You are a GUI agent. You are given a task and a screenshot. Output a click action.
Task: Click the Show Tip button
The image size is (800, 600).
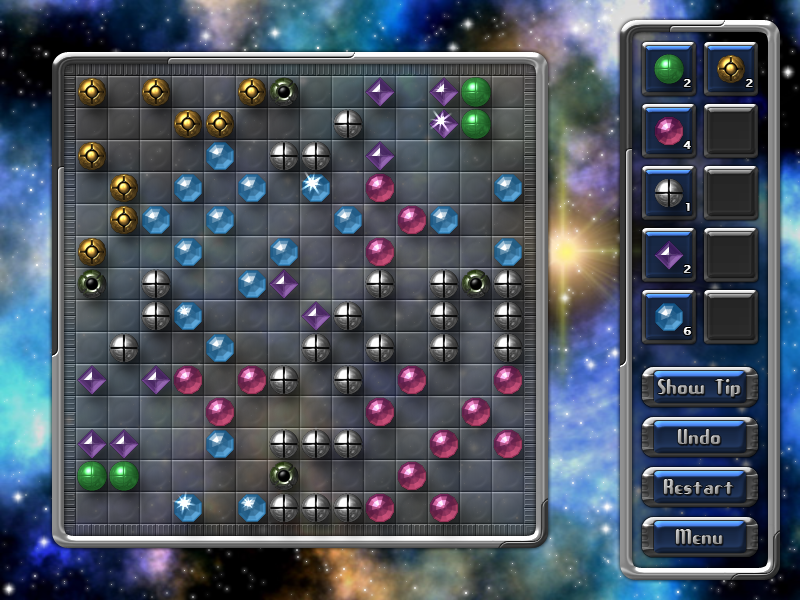tap(699, 388)
